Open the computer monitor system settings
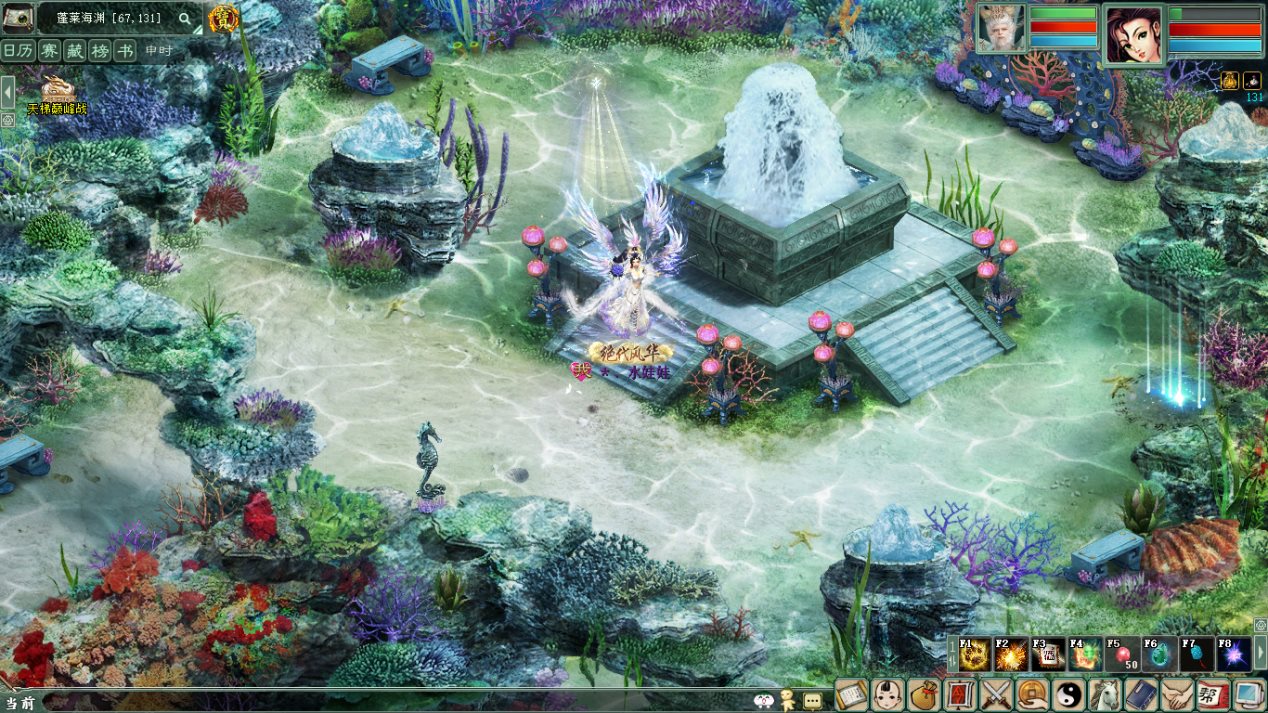 [x=1248, y=694]
